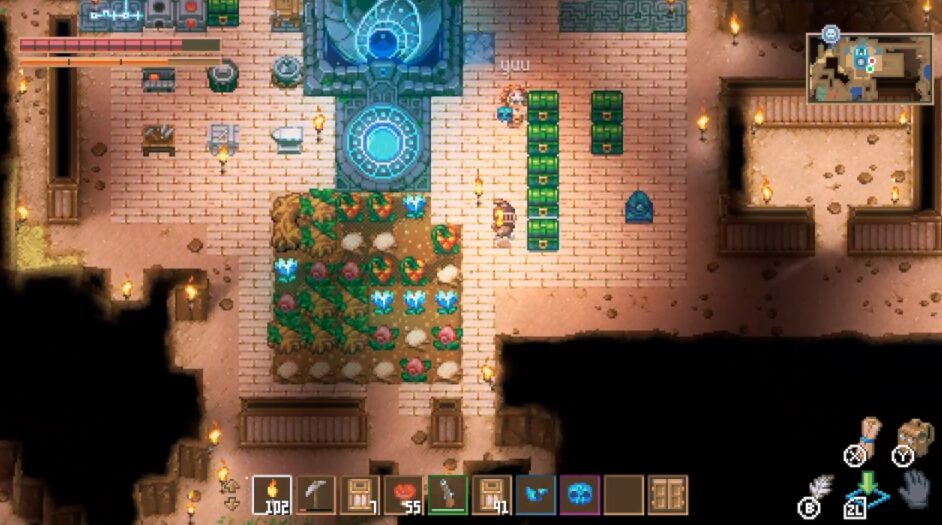This screenshot has height=525, width=942.
Task: Open the minimap
Action: (868, 68)
